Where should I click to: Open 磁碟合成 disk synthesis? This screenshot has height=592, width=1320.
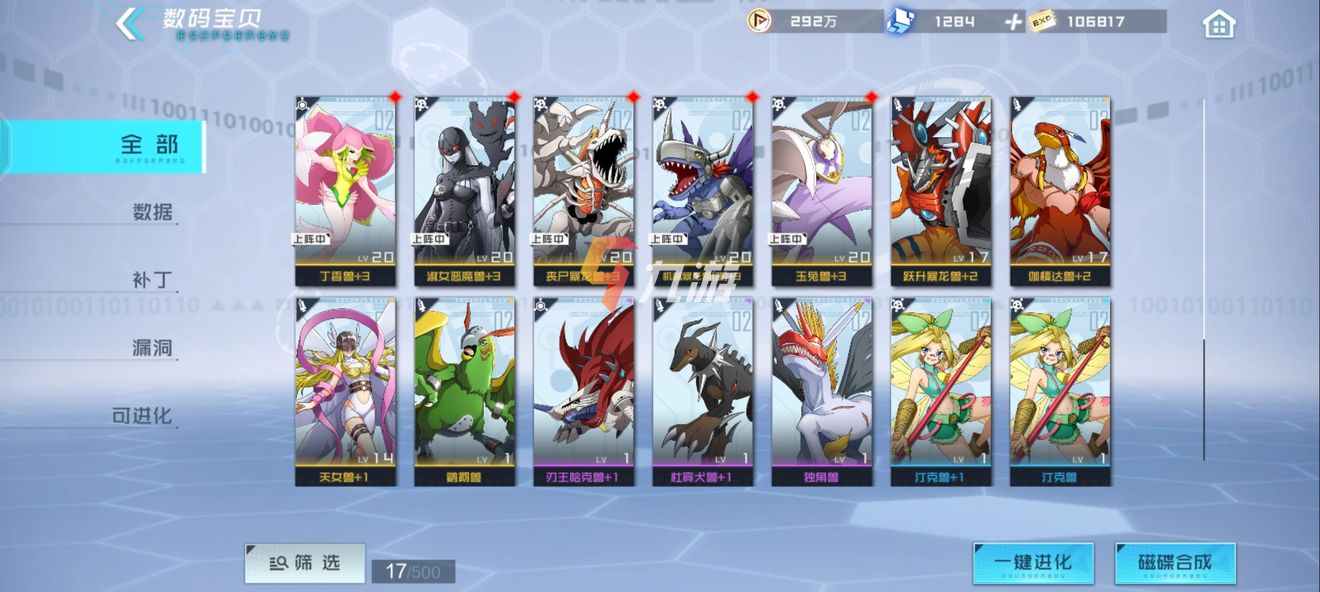tap(1175, 563)
